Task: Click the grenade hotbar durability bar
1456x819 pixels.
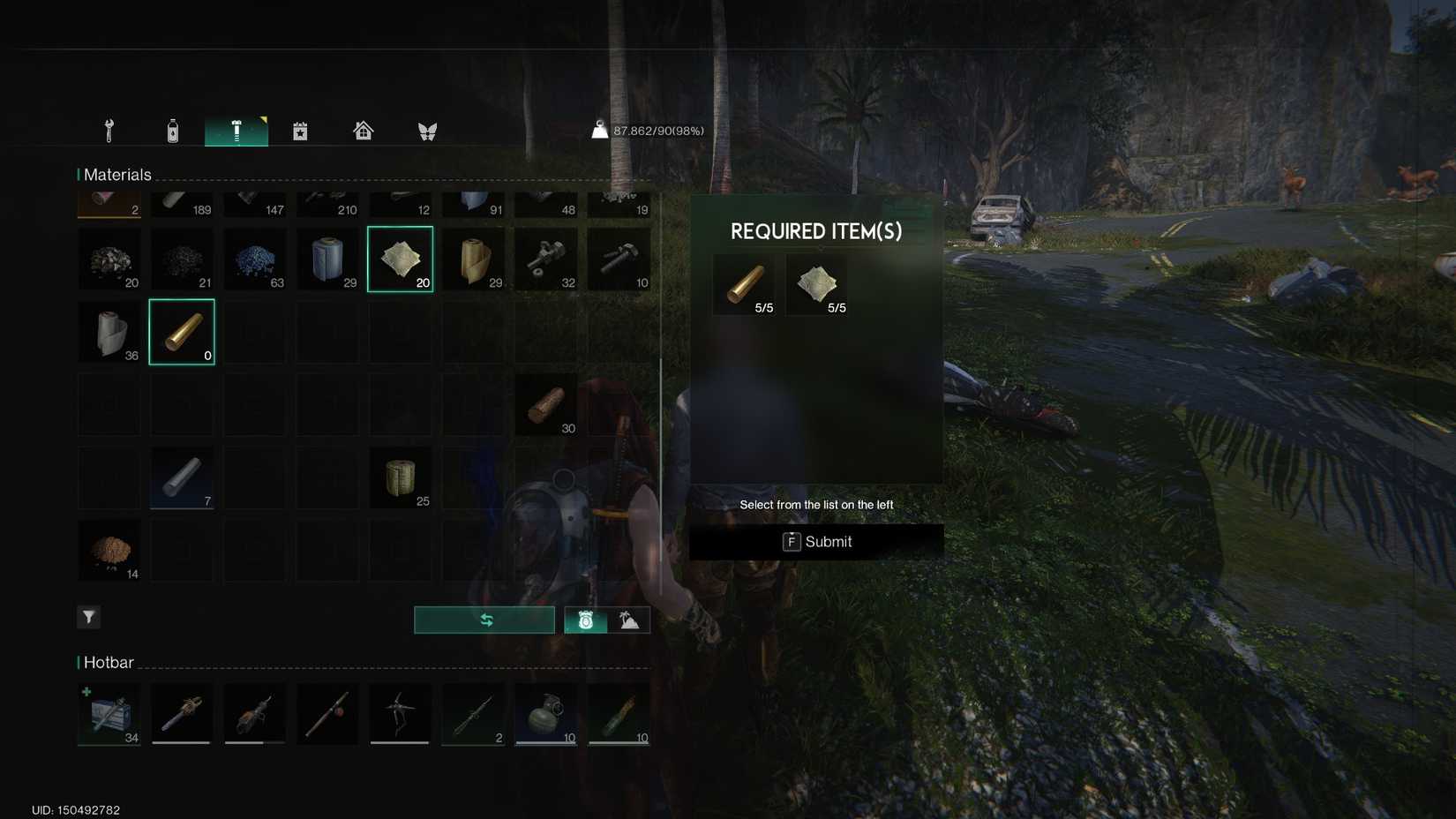Action: coord(545,742)
